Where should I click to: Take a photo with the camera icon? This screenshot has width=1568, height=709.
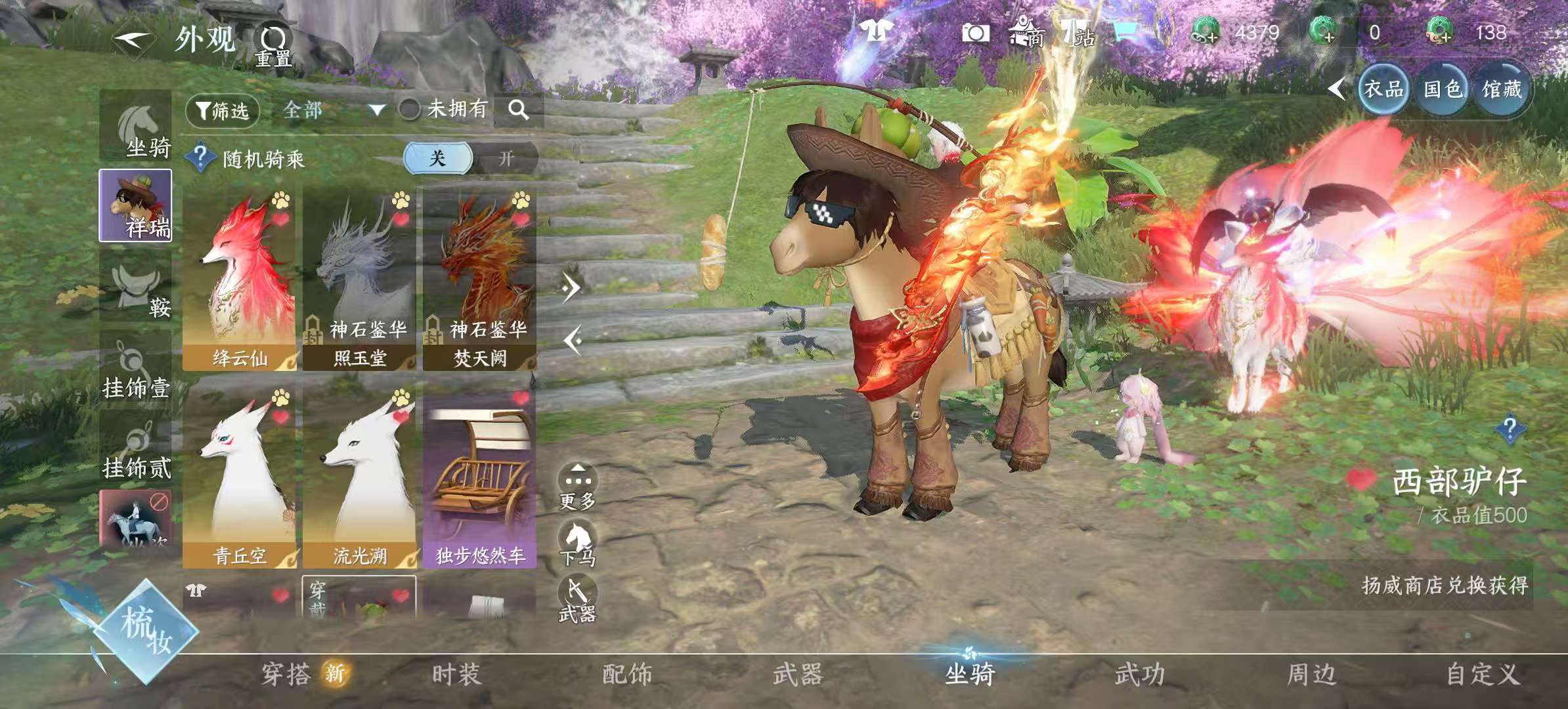(x=975, y=33)
